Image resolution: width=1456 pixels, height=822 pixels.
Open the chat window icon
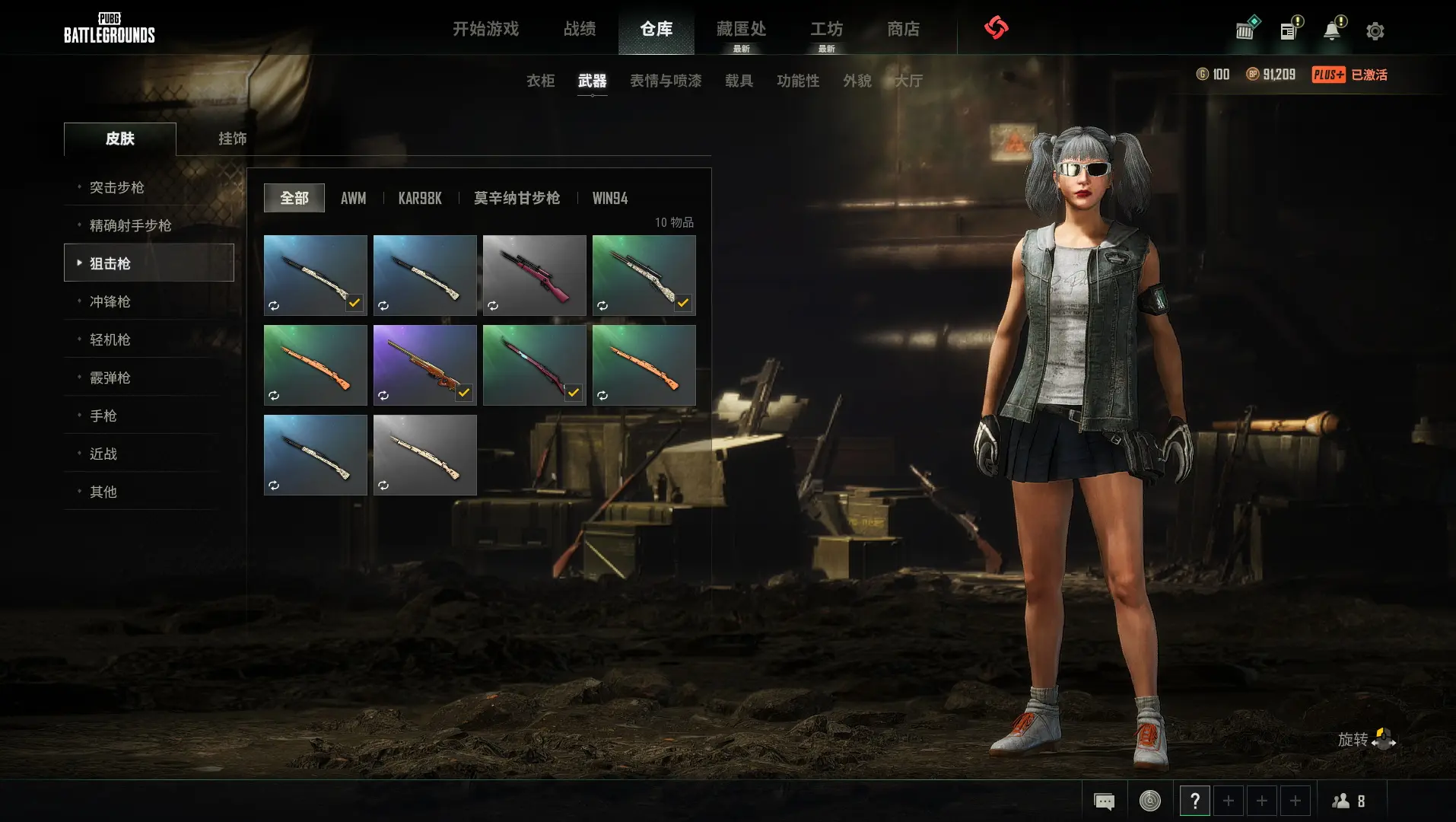point(1104,801)
